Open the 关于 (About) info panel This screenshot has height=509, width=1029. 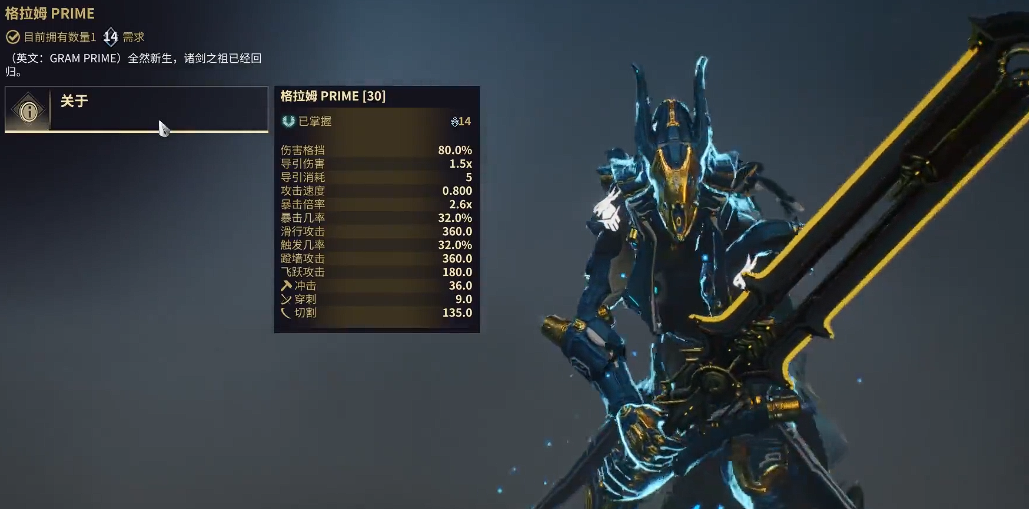click(x=135, y=109)
